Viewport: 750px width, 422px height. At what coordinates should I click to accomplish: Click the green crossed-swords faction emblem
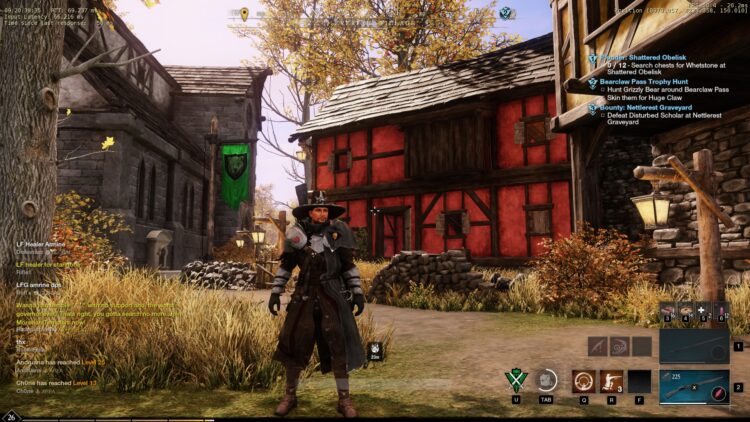(x=516, y=381)
